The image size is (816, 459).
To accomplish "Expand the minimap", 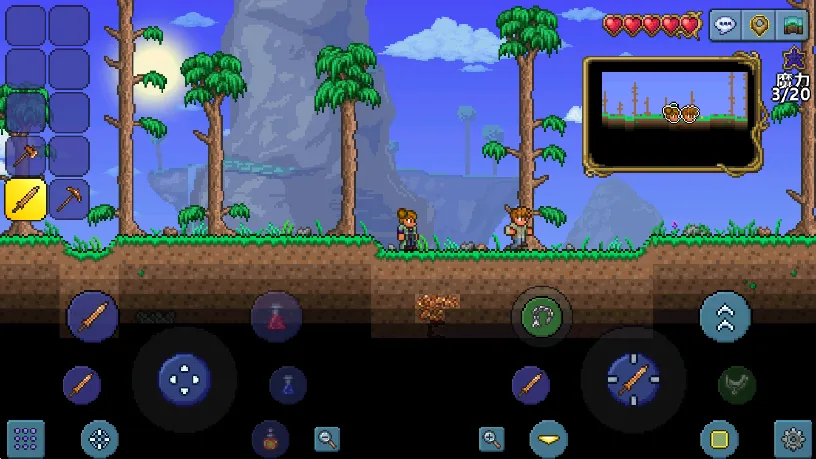I will pyautogui.click(x=670, y=112).
